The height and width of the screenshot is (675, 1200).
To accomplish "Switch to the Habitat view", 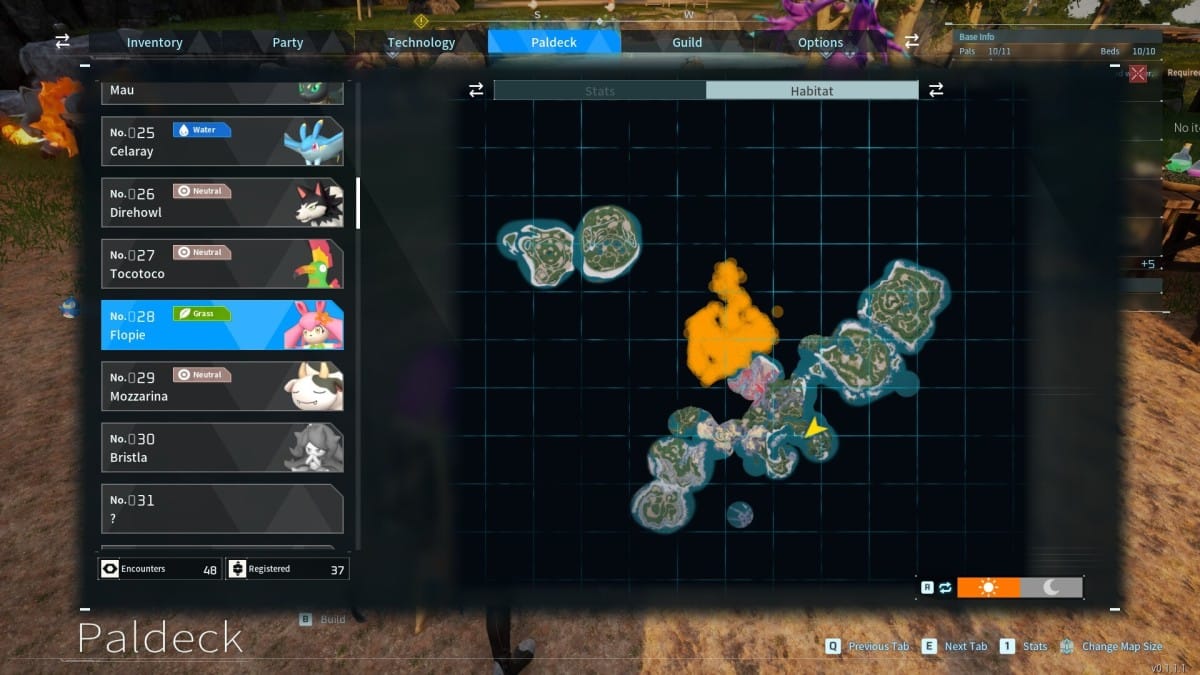I will [x=811, y=91].
